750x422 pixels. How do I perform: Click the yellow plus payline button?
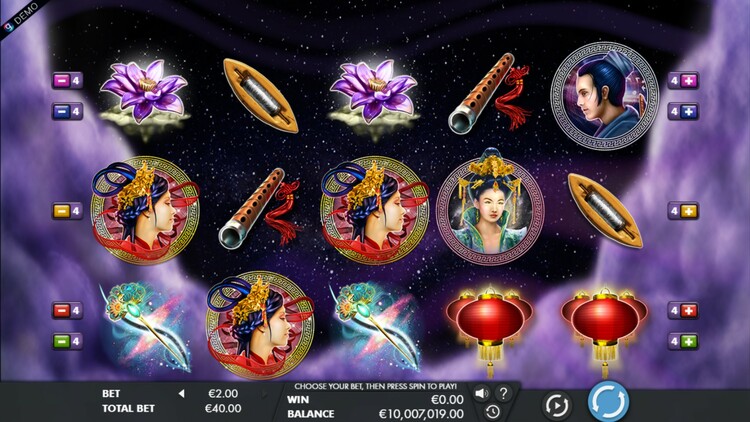[x=690, y=211]
